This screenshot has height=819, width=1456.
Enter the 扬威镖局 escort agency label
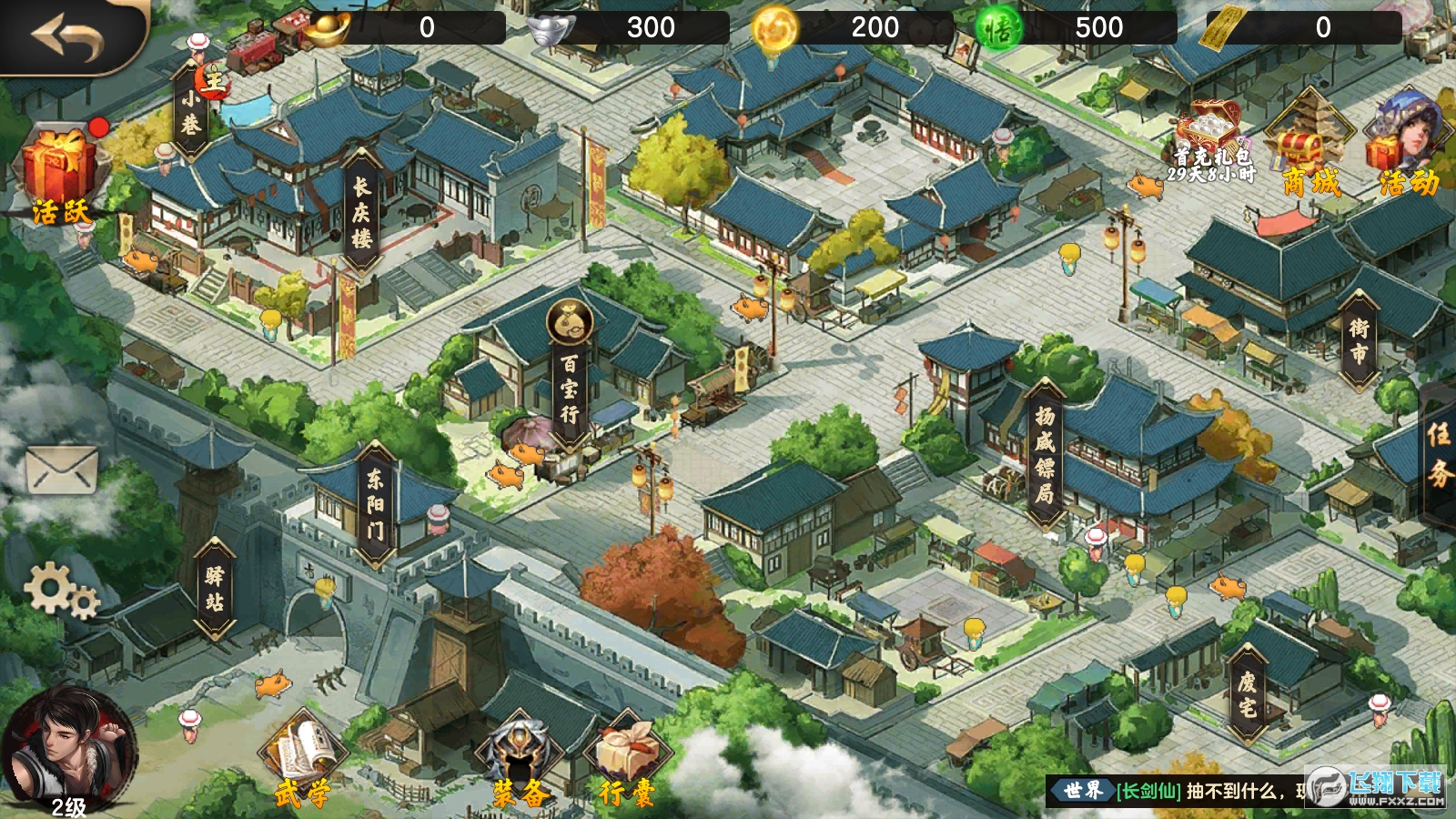(x=1045, y=455)
